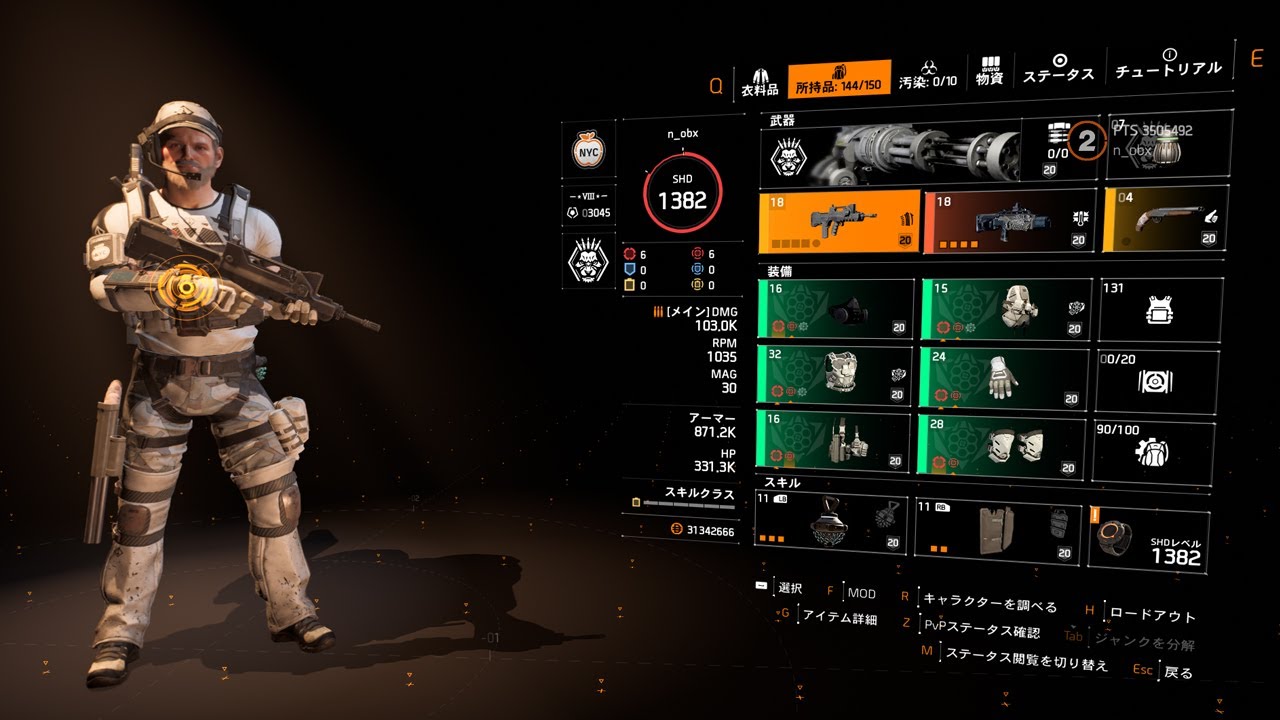Select the SHD watch level tile

[1148, 540]
